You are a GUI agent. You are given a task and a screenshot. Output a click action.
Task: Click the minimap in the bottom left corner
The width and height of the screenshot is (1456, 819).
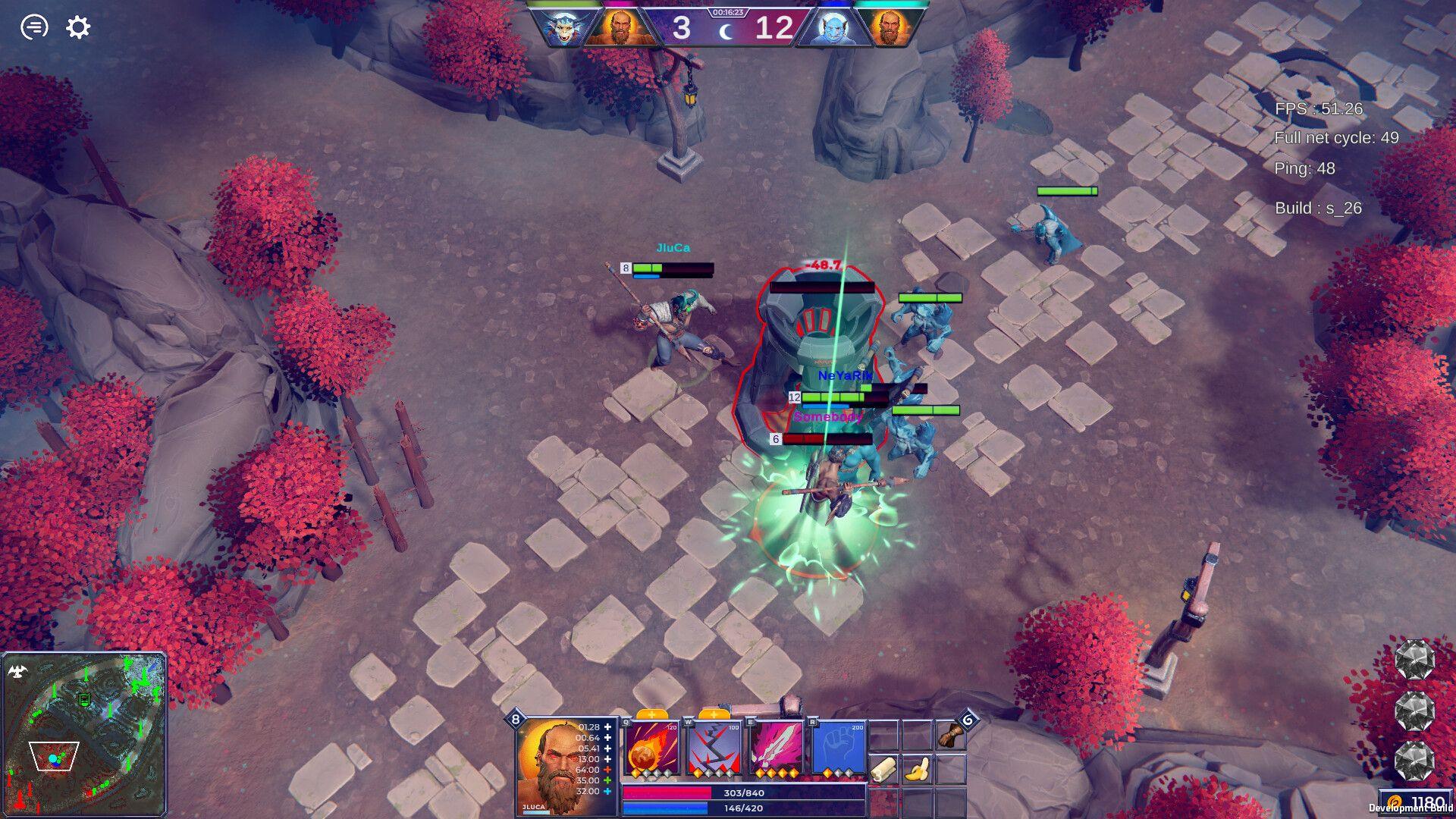[86, 733]
